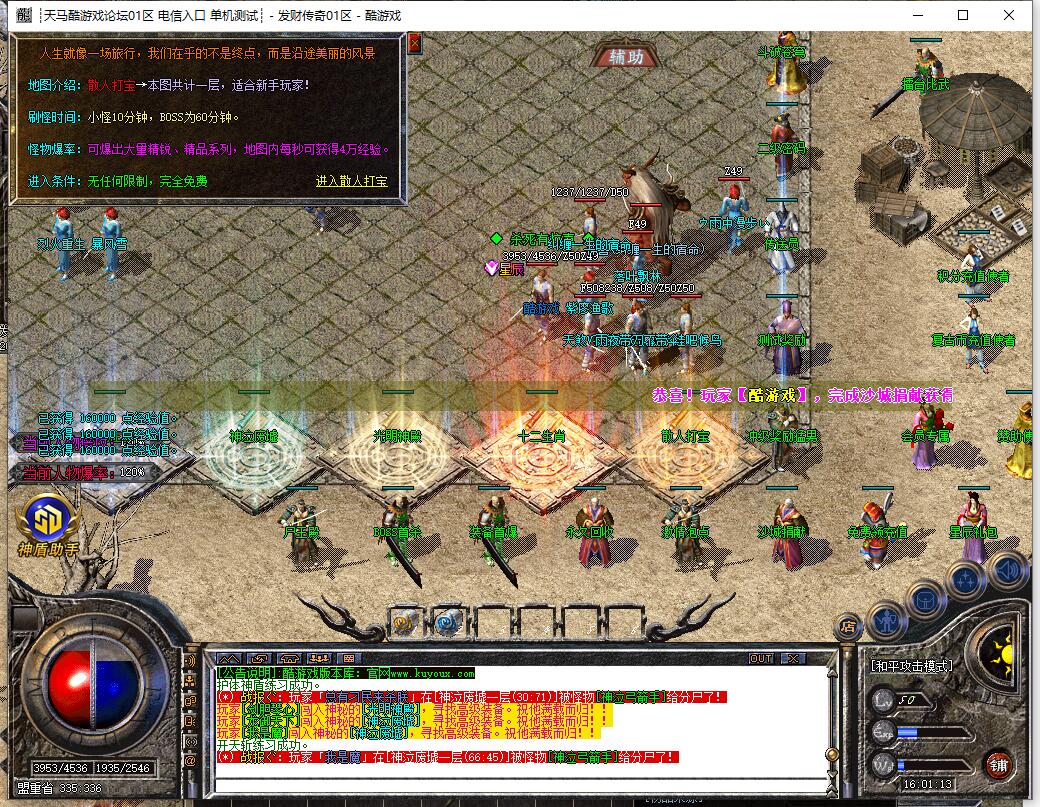Open the 店 shop button
The width and height of the screenshot is (1040, 807).
(848, 626)
